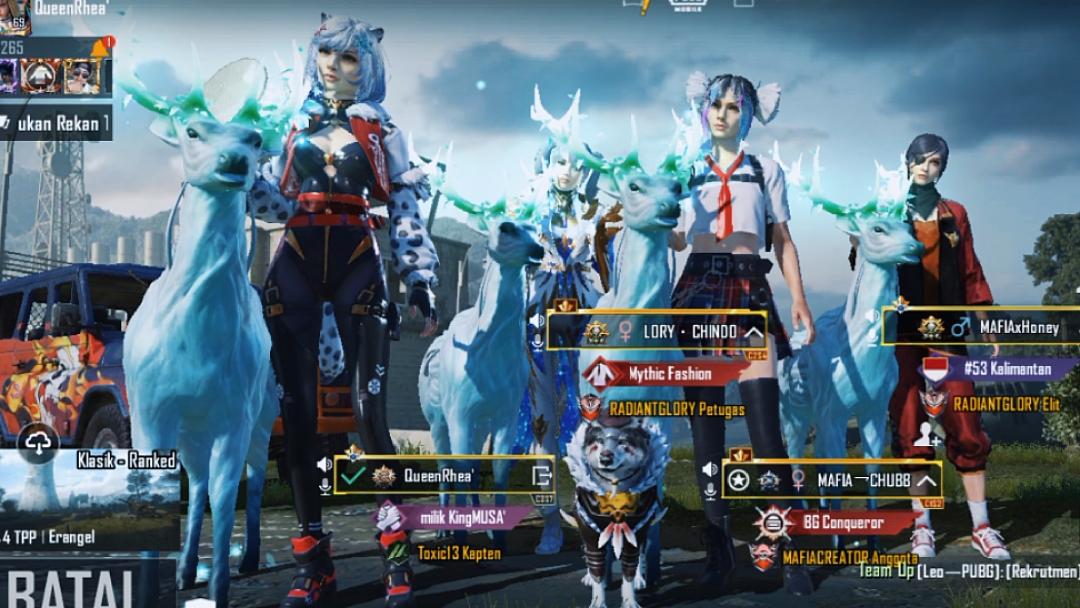The height and width of the screenshot is (608, 1080).
Task: Select the middle friend avatar in the top-left row
Action: (x=42, y=76)
